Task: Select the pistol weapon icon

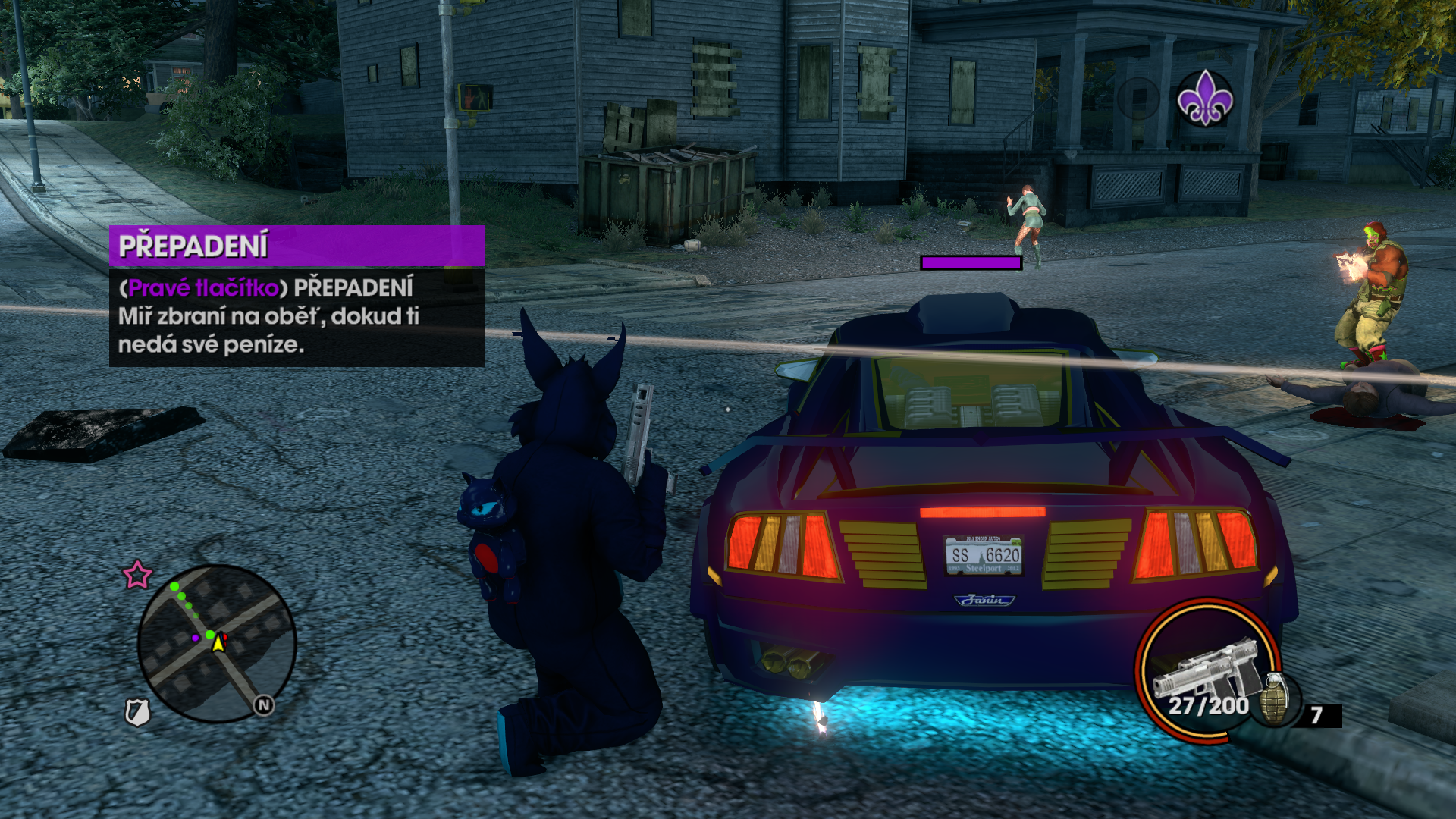Action: [1206, 667]
